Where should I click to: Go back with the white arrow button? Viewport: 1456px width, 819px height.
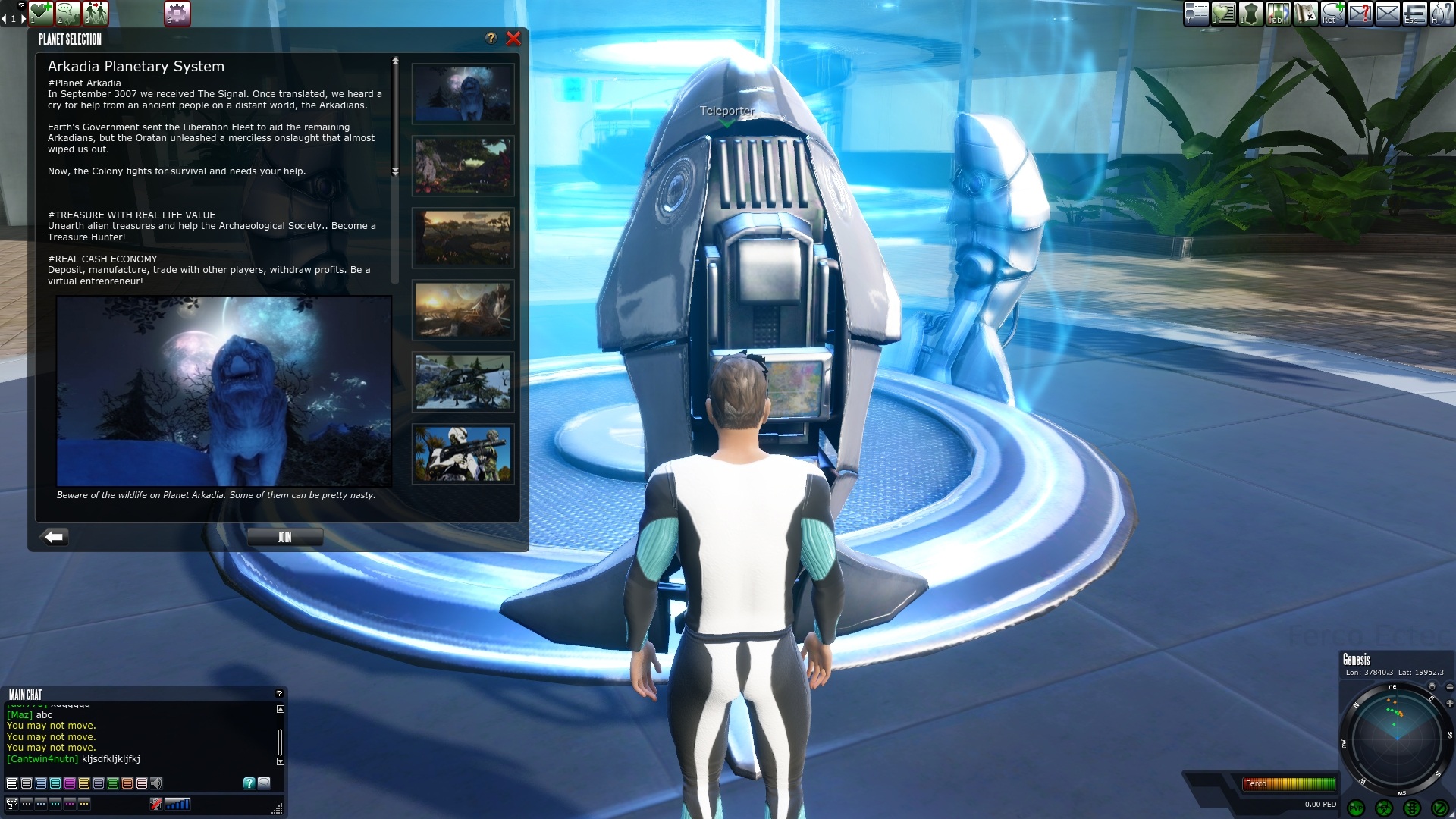pos(55,537)
